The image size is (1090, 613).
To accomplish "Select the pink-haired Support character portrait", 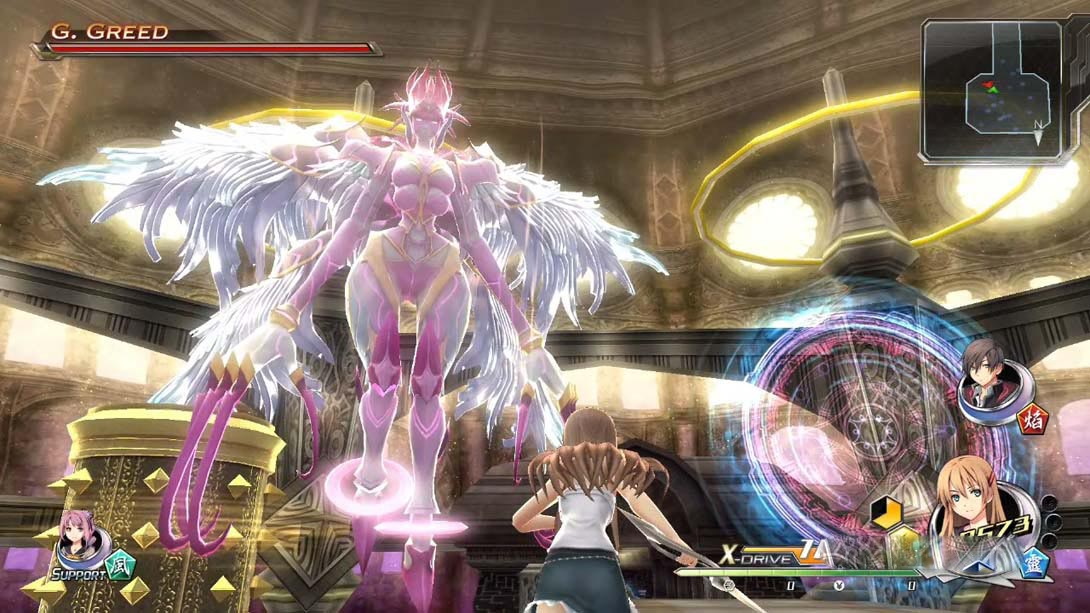I will [80, 541].
